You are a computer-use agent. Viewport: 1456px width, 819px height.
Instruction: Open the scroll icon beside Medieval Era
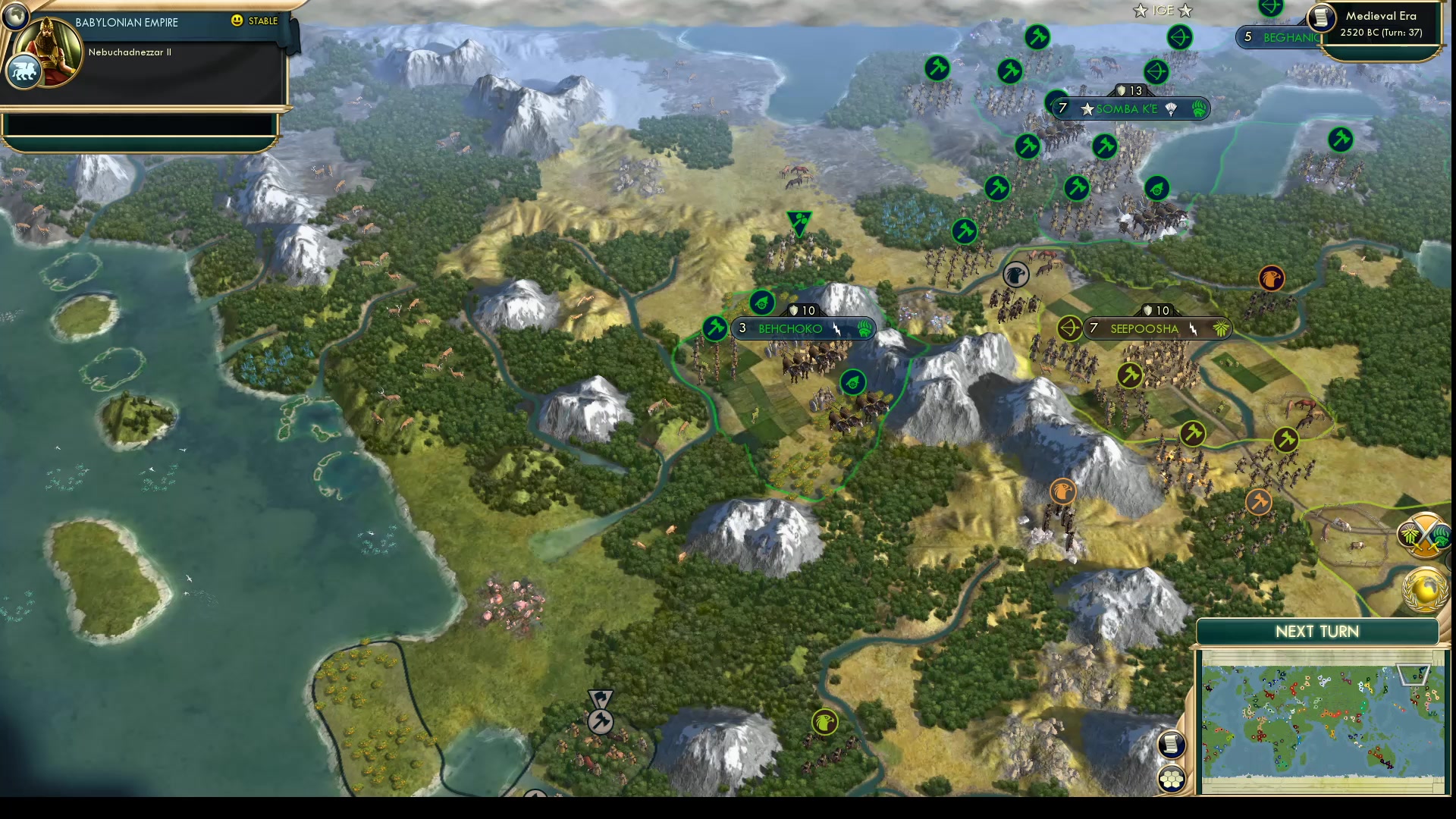[1321, 17]
